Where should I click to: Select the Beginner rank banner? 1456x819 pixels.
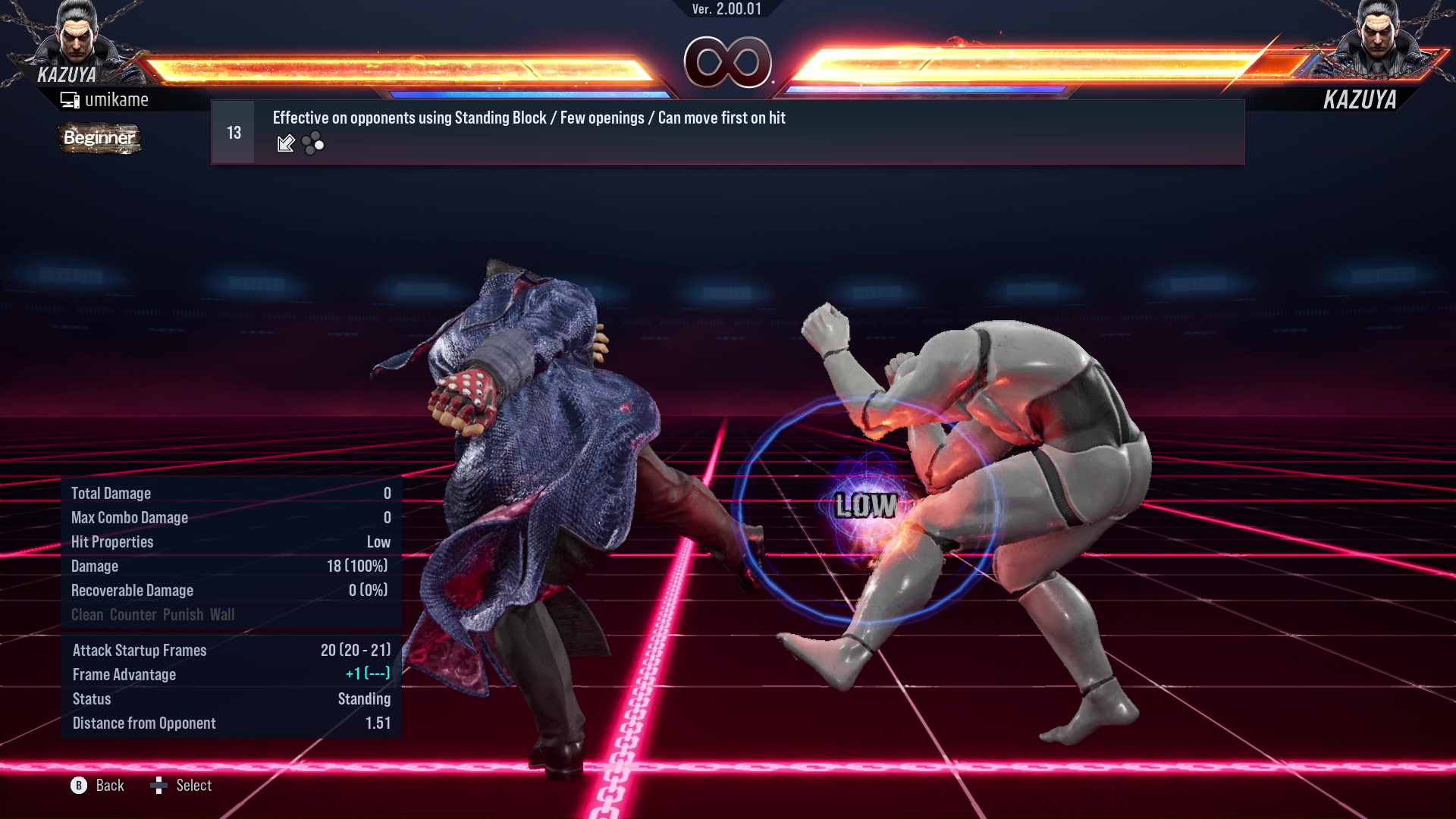click(99, 138)
